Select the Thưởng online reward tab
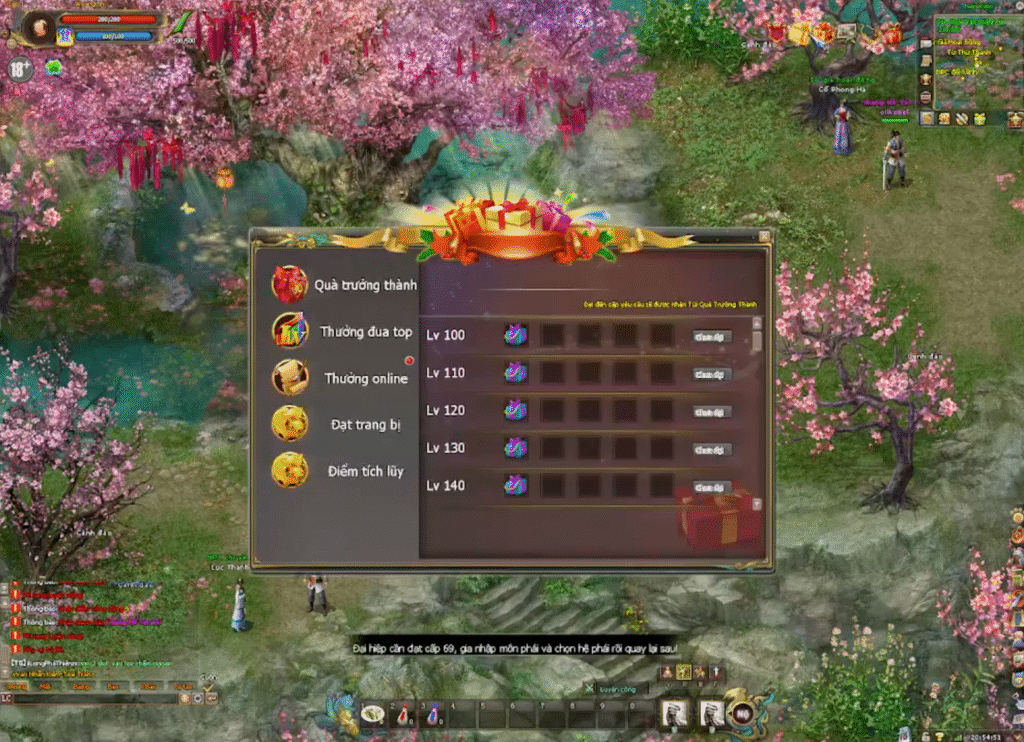 [345, 379]
